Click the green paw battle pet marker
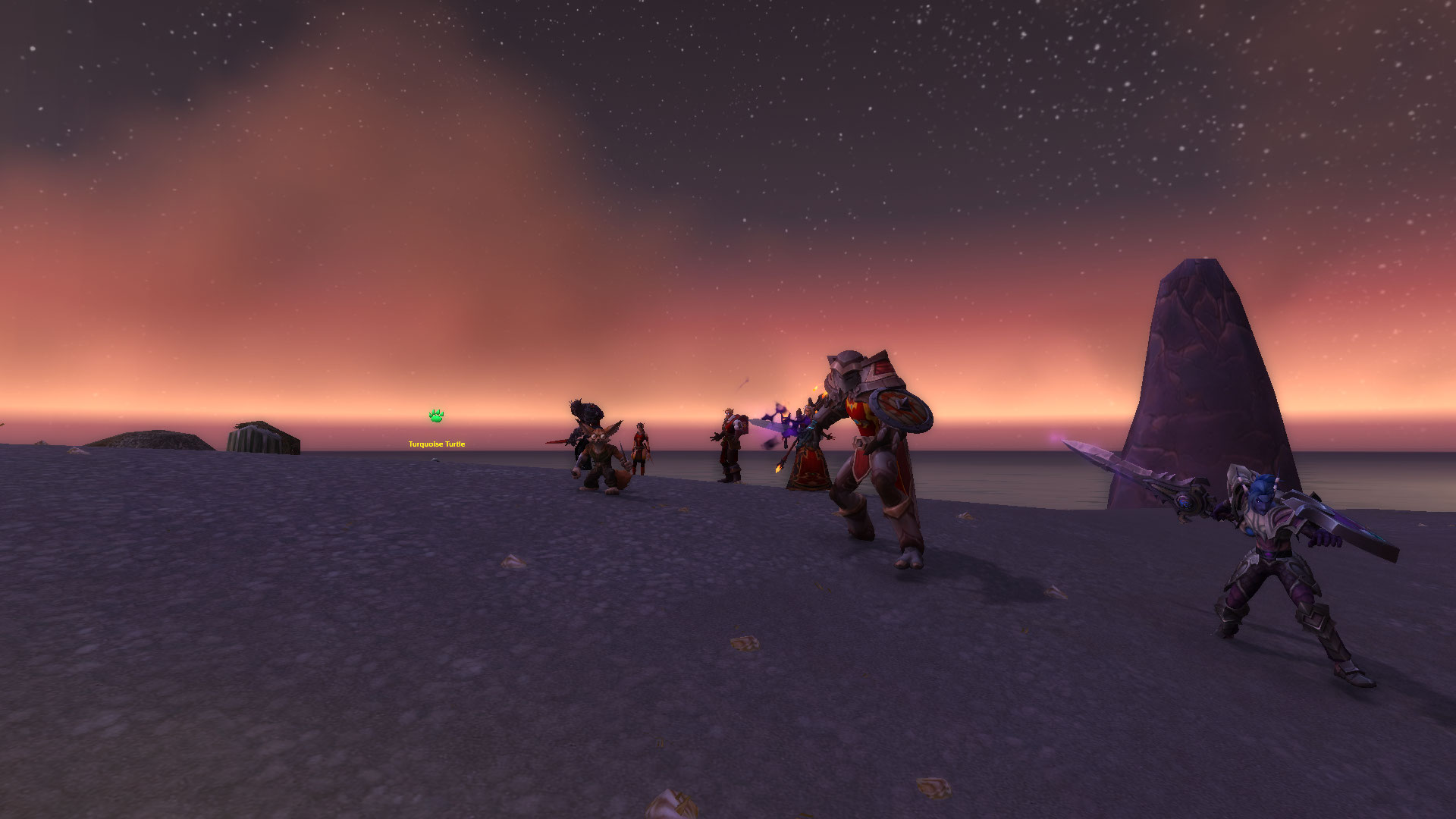The height and width of the screenshot is (819, 1456). [x=436, y=416]
